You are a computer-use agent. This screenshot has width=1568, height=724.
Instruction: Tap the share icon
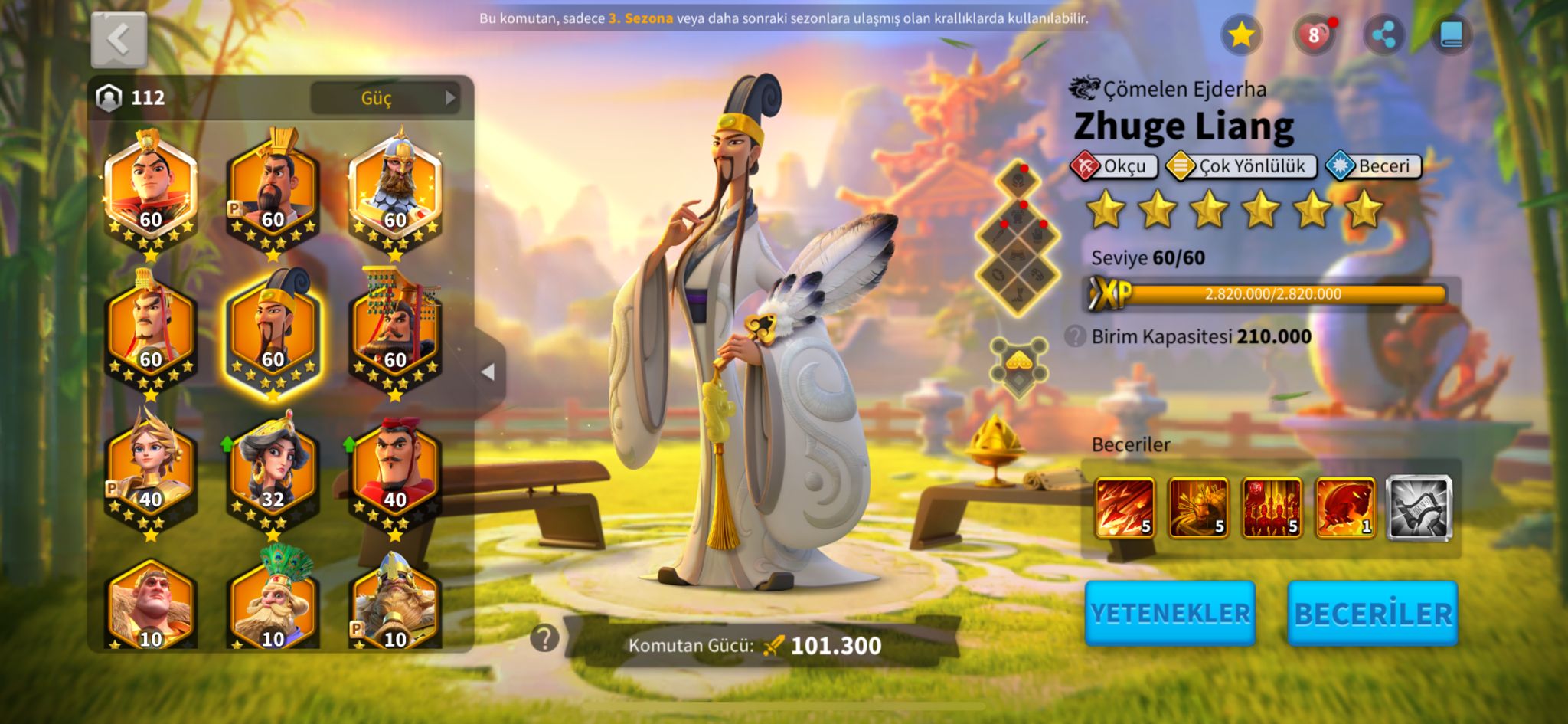(x=1383, y=35)
